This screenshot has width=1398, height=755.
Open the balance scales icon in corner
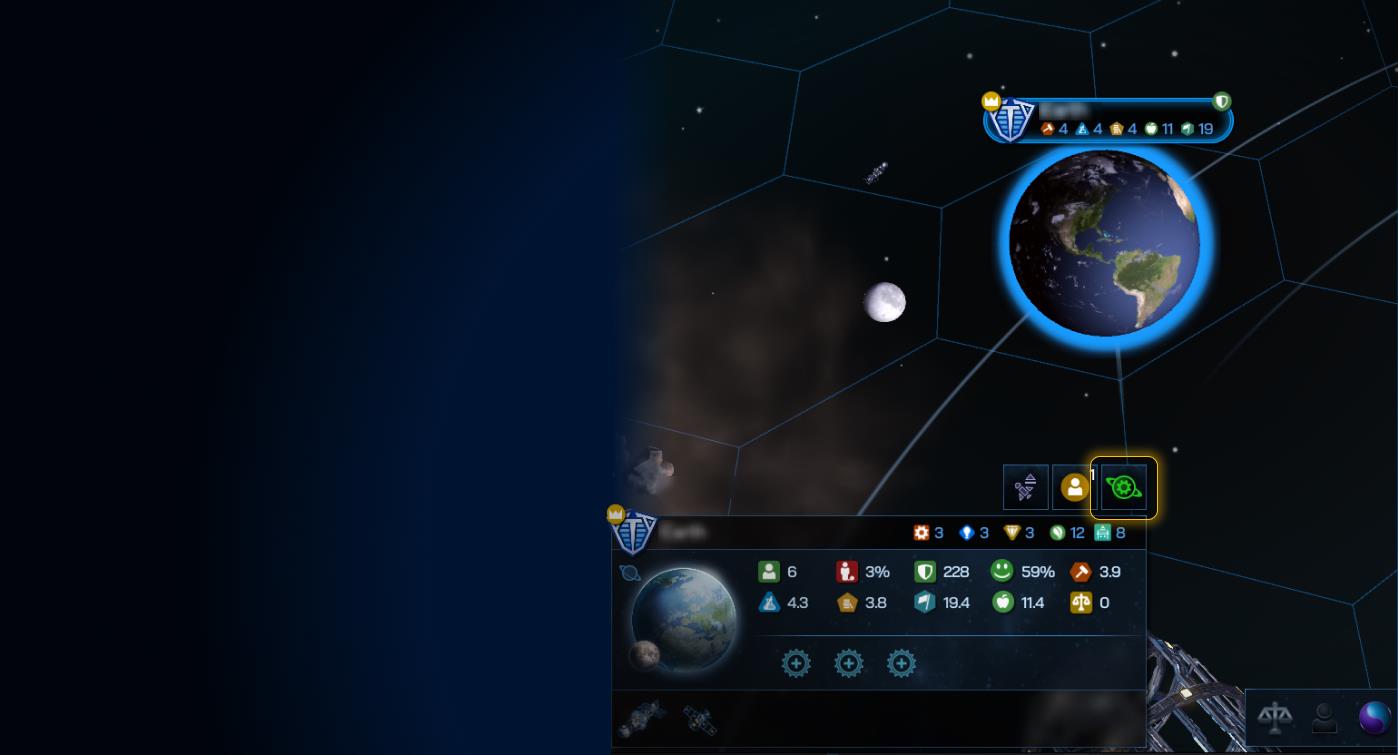tap(1275, 717)
